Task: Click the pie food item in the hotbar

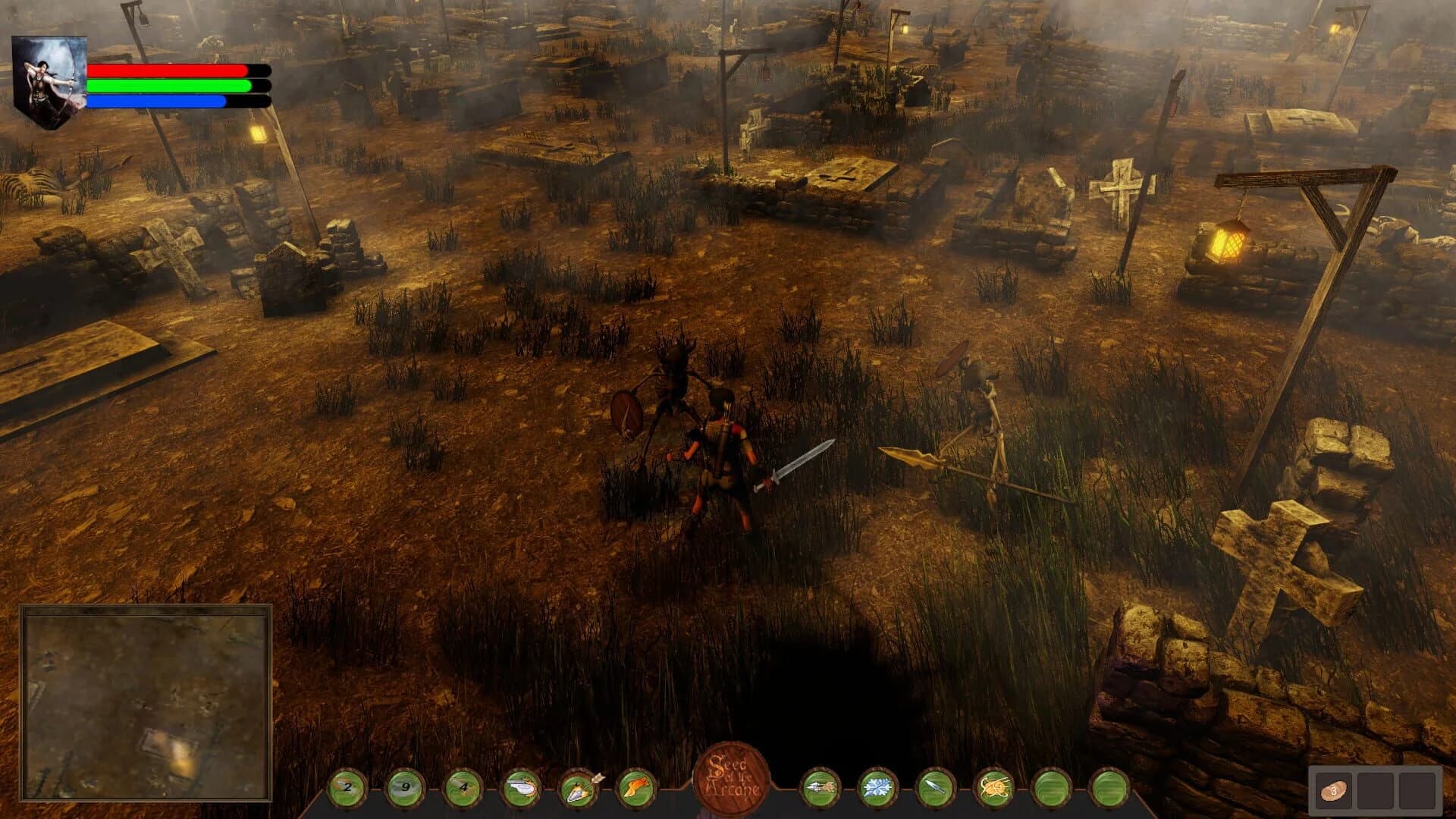Action: (520, 789)
